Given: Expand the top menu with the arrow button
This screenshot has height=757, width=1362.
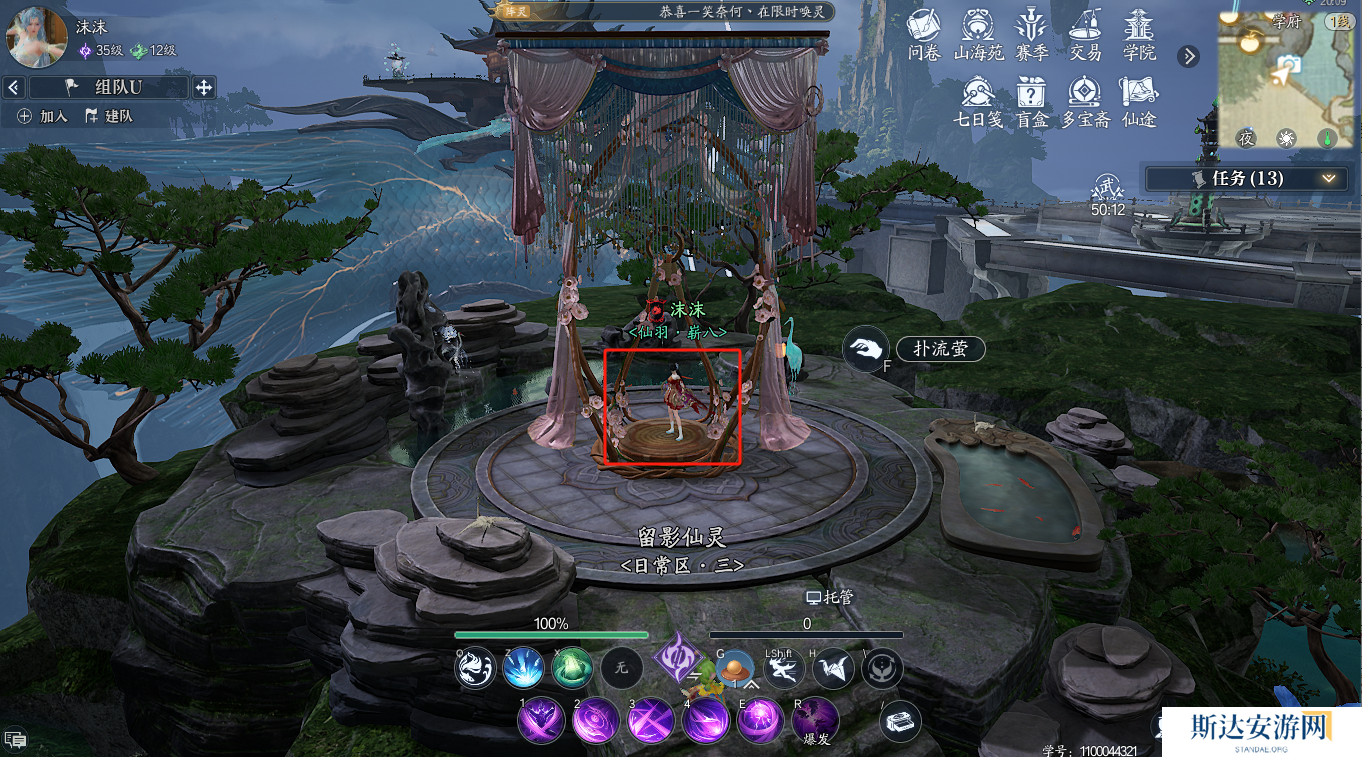Looking at the screenshot, I should coord(1188,56).
